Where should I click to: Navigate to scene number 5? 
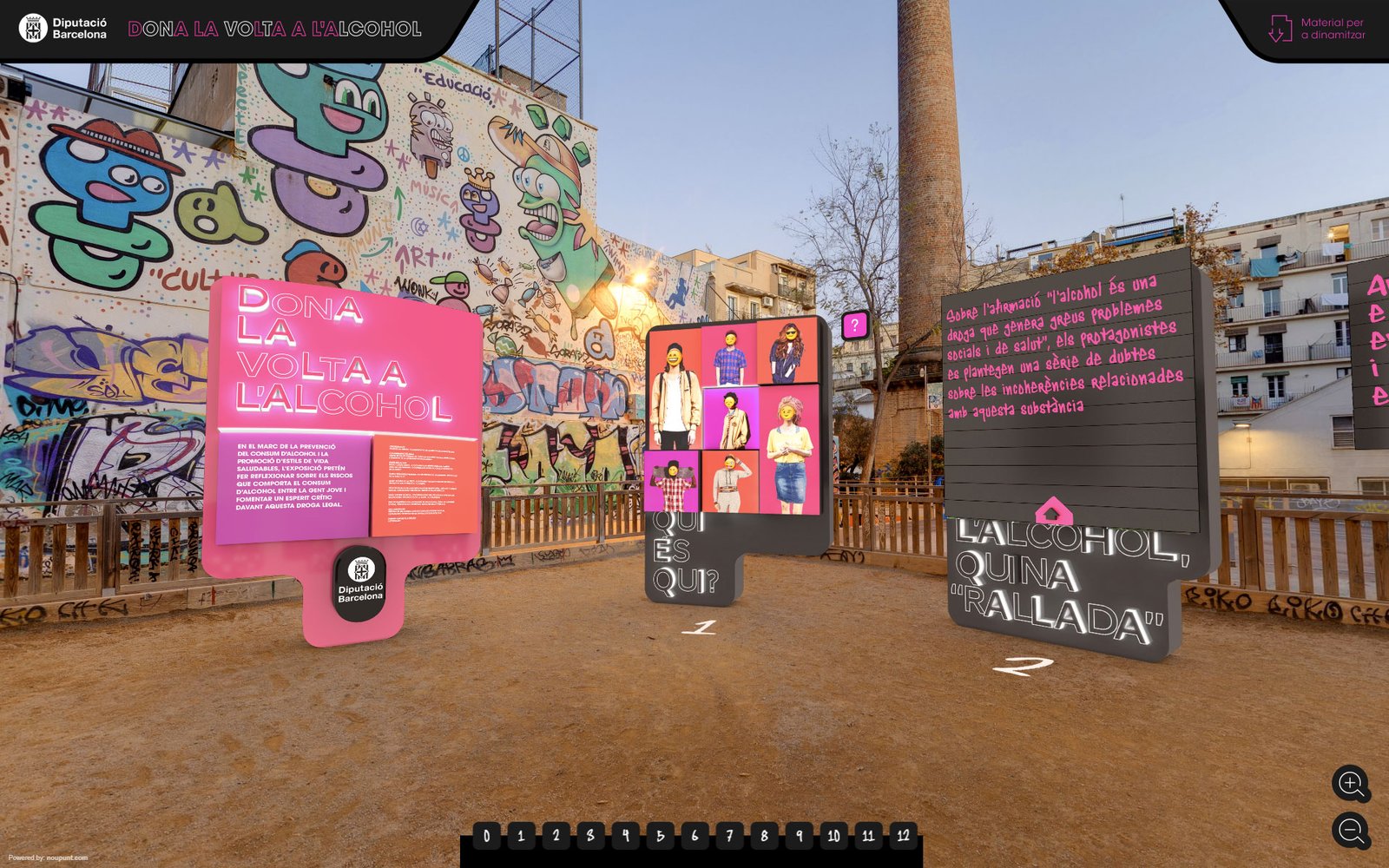click(x=660, y=836)
